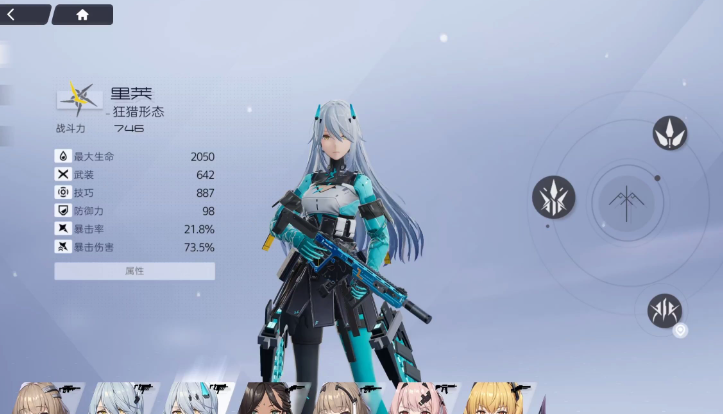Pick the dark-haired tan character portrait
The width and height of the screenshot is (723, 414).
coord(266,399)
